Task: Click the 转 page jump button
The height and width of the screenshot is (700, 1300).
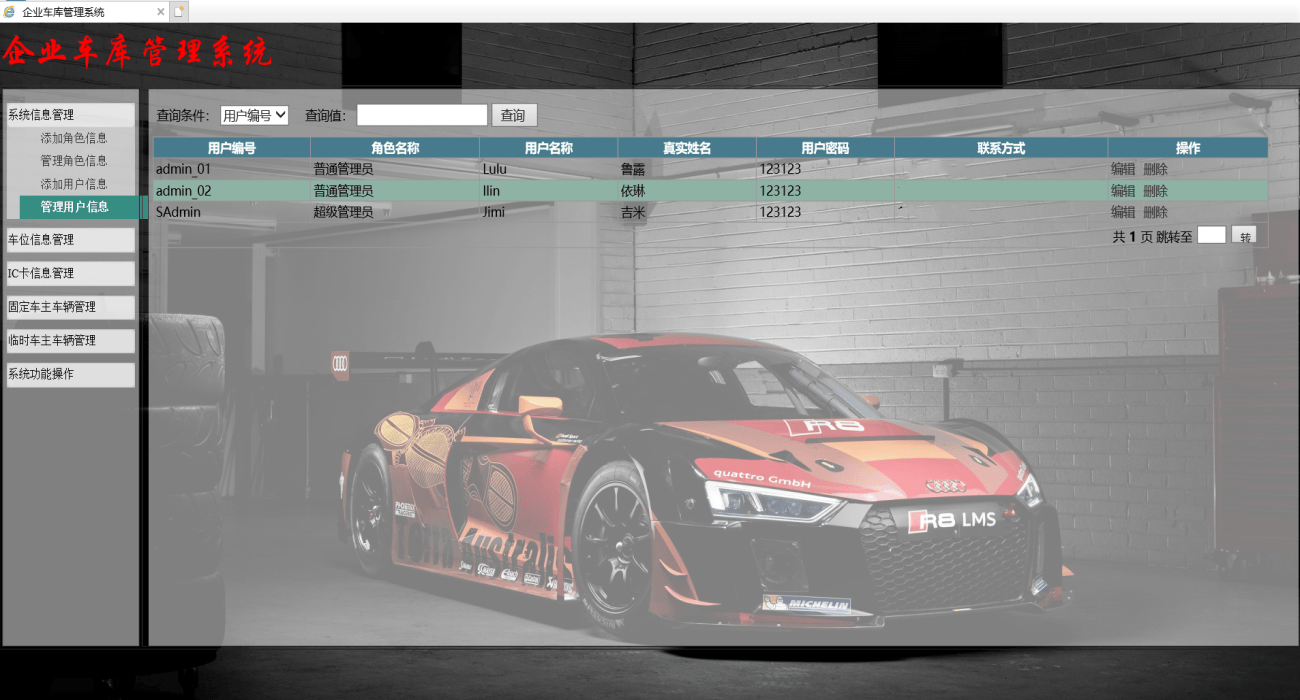Action: pos(1243,237)
